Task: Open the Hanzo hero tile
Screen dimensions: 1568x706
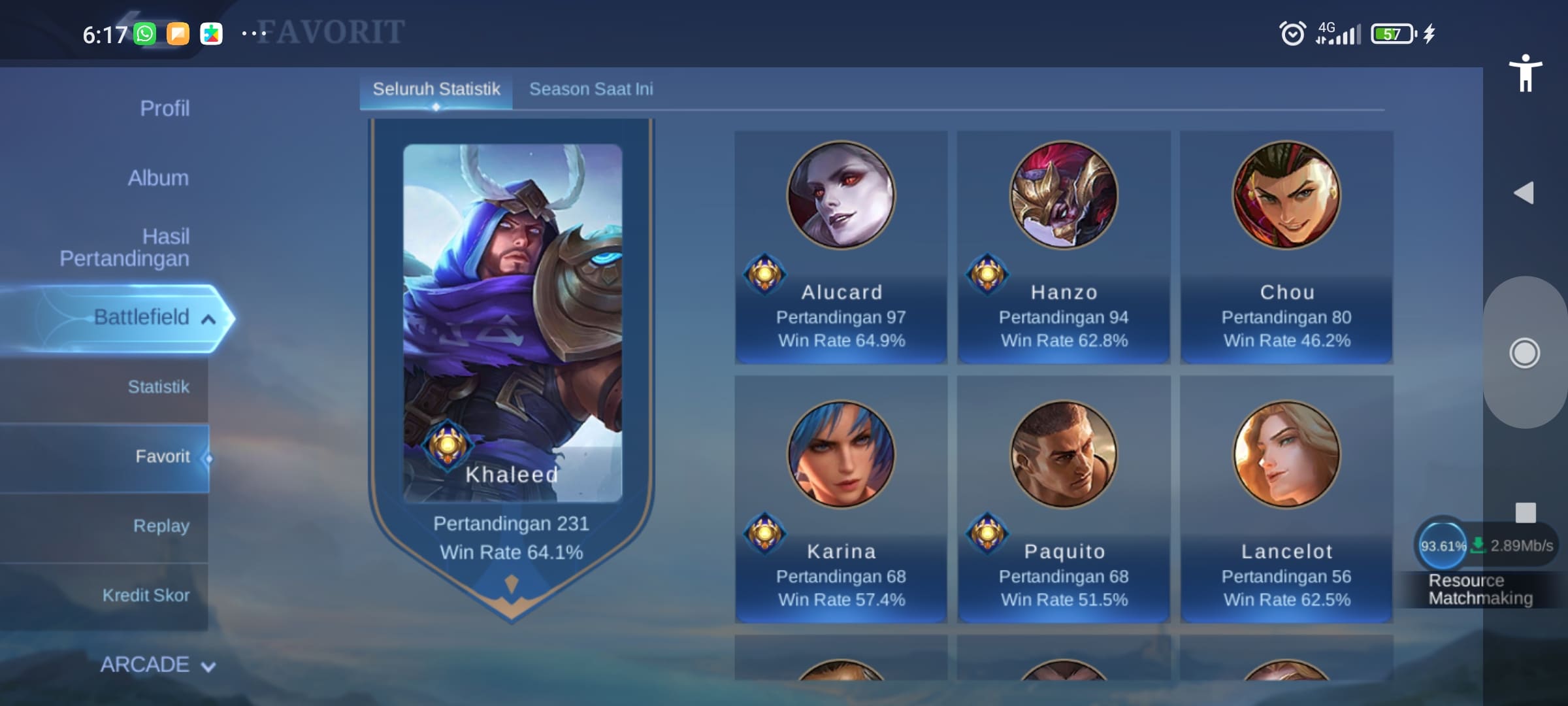Action: [x=1064, y=247]
